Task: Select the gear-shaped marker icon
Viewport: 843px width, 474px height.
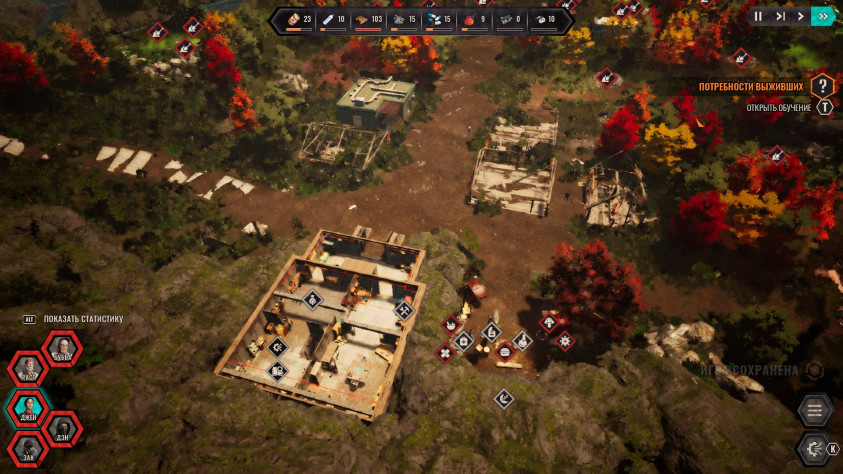Action: pos(565,341)
